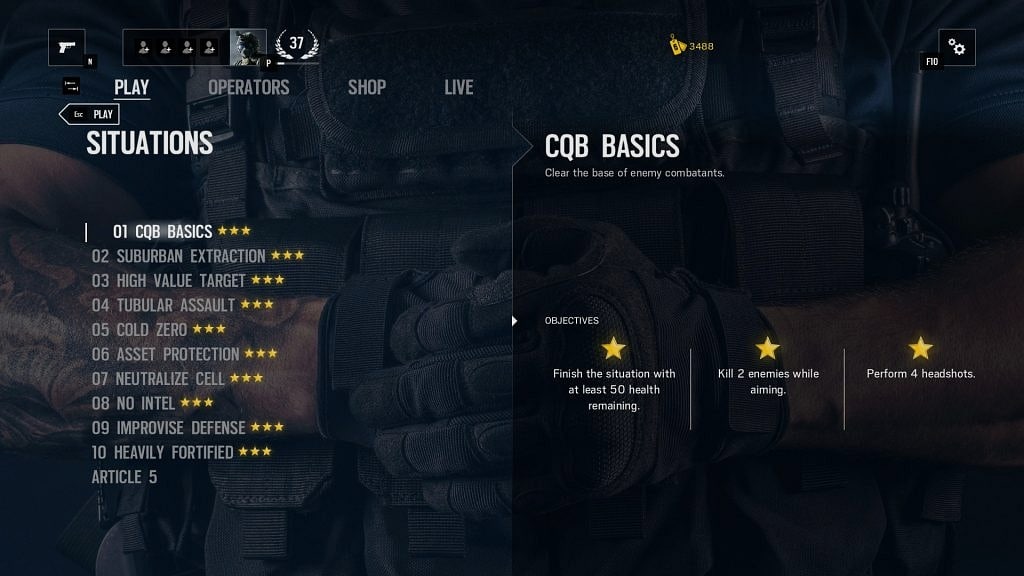Choose situation 07 Neutralize Cell
The width and height of the screenshot is (1024, 576).
[159, 379]
